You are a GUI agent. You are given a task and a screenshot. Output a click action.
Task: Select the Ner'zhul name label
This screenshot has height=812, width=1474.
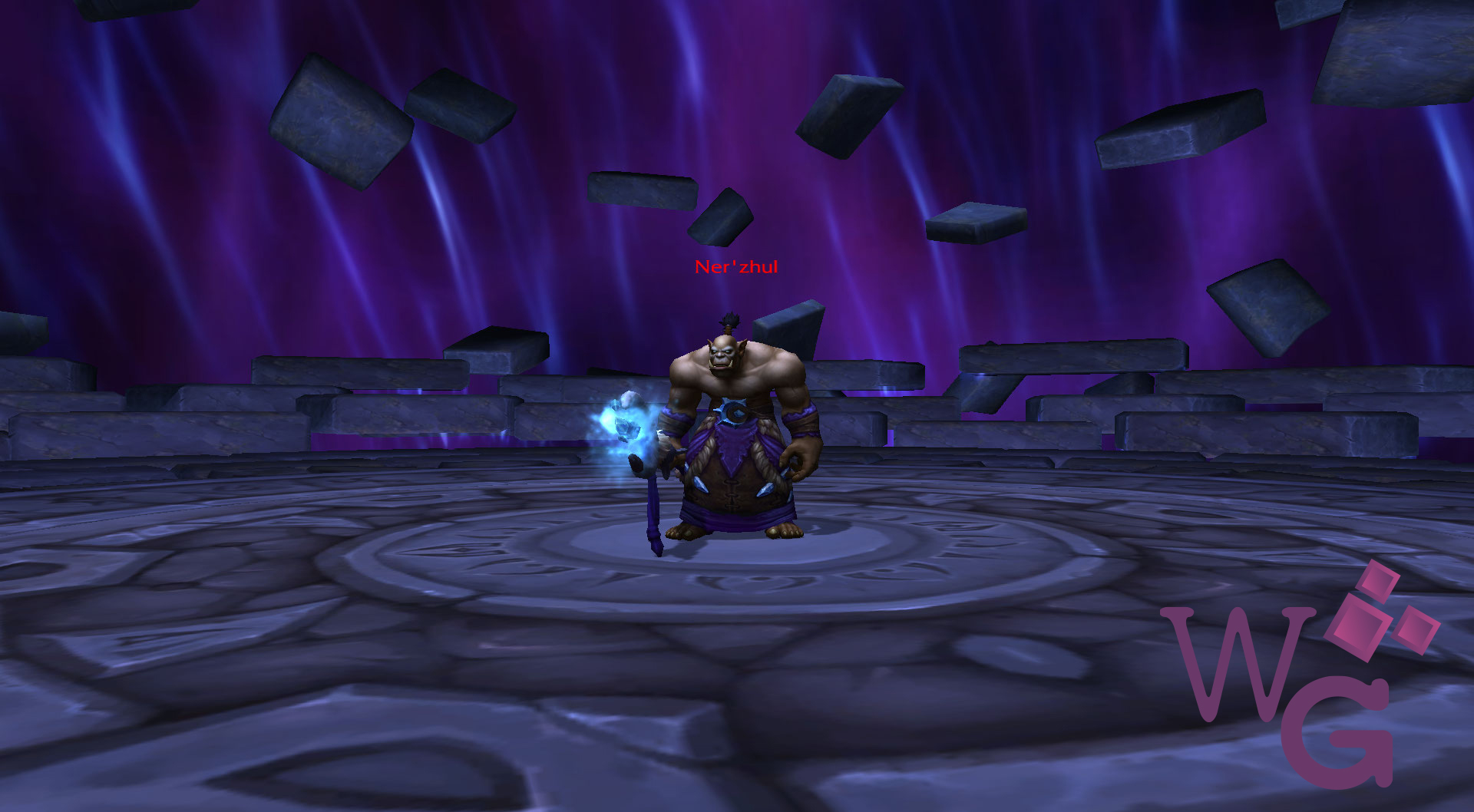(x=735, y=267)
